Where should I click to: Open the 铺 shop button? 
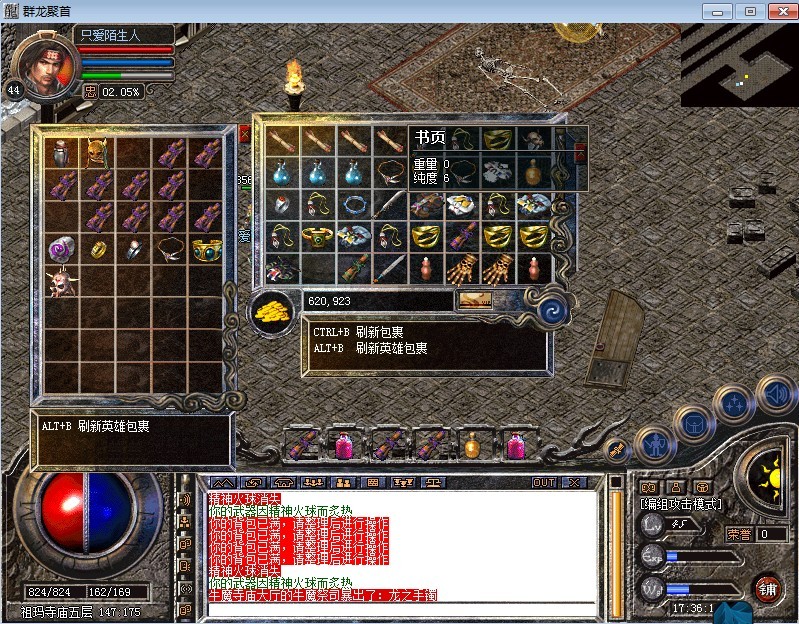click(x=769, y=587)
